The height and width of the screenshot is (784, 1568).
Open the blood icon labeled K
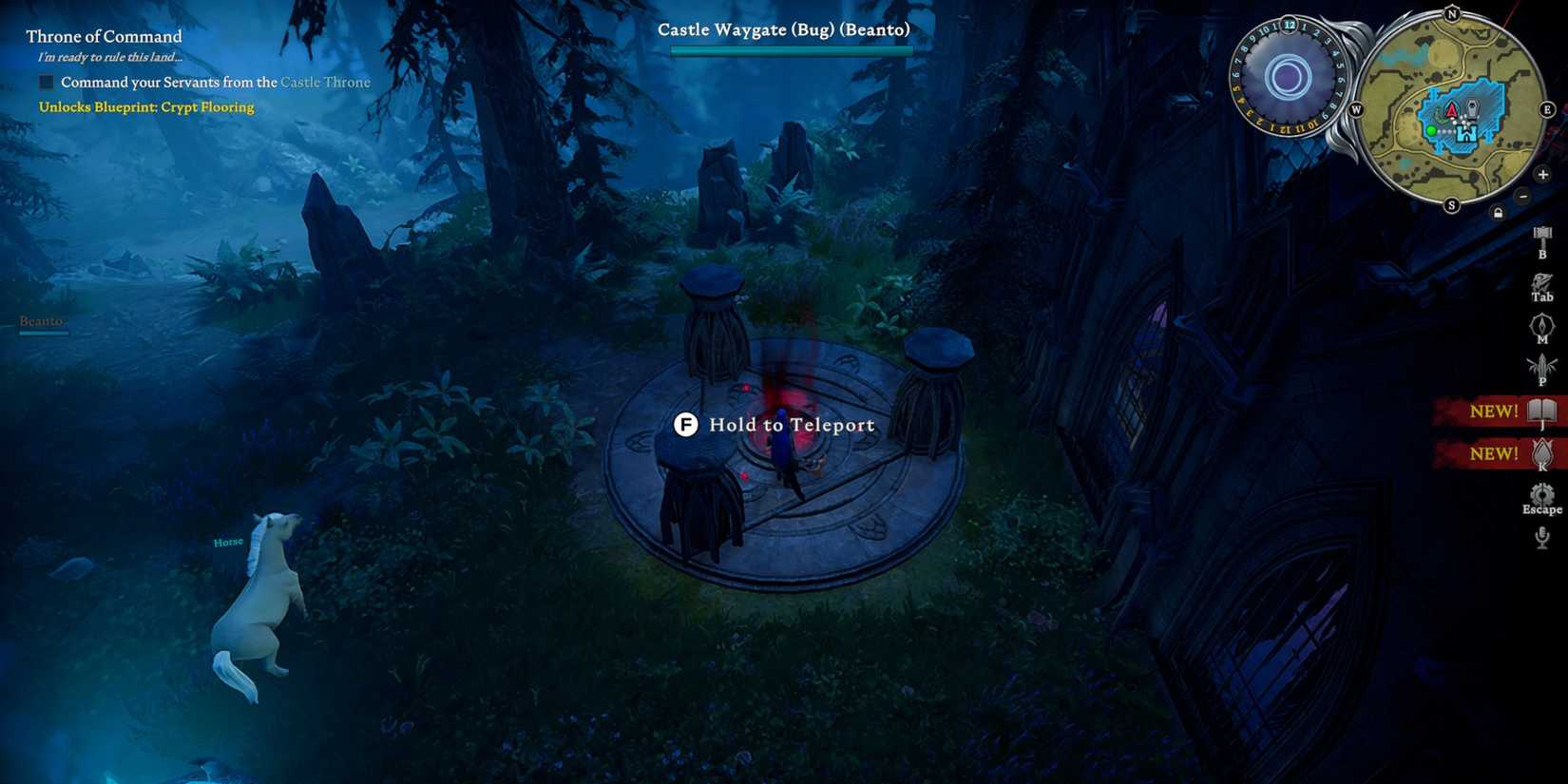[1542, 453]
